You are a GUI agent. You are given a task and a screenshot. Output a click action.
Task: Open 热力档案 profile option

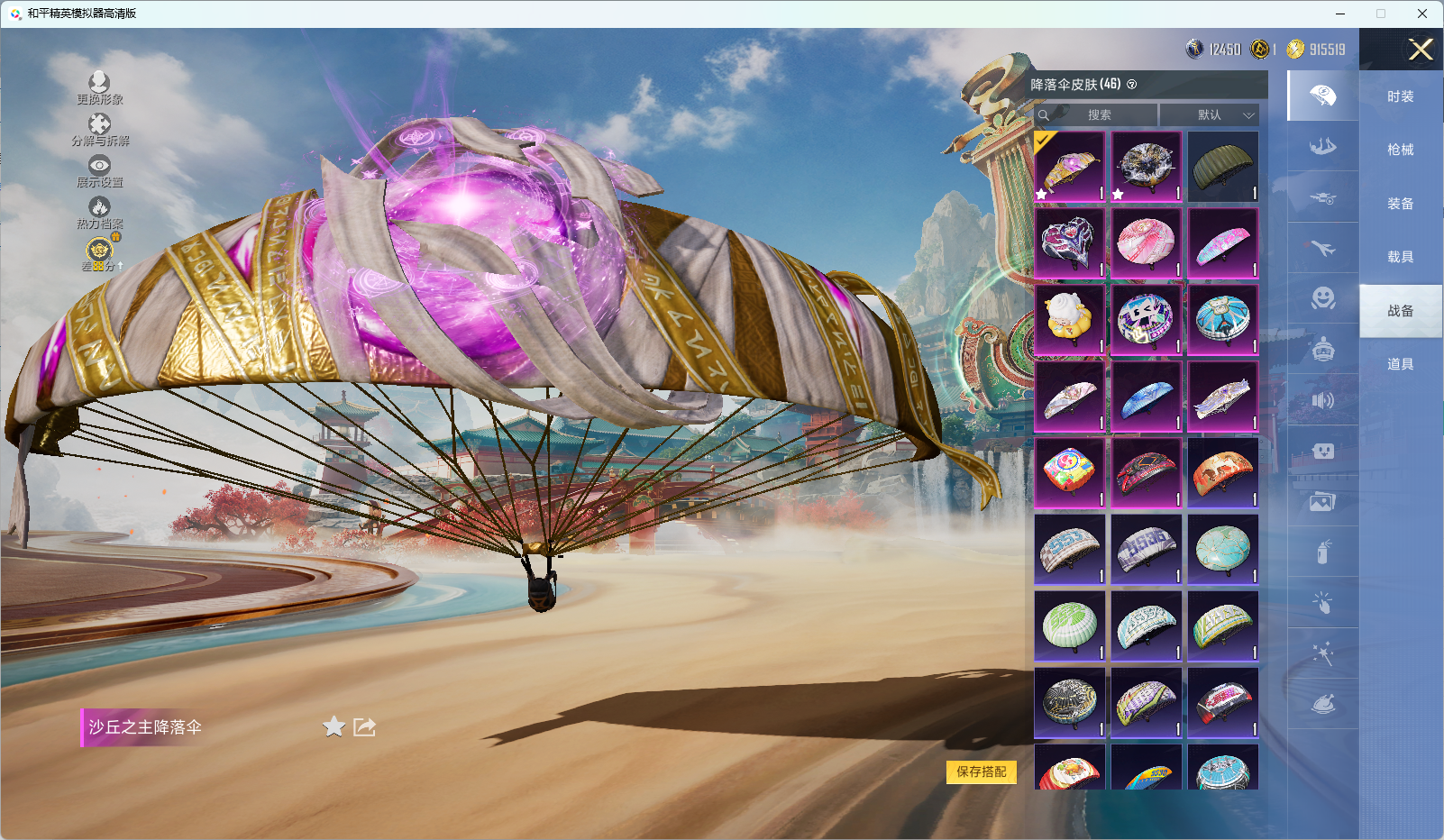click(x=99, y=213)
